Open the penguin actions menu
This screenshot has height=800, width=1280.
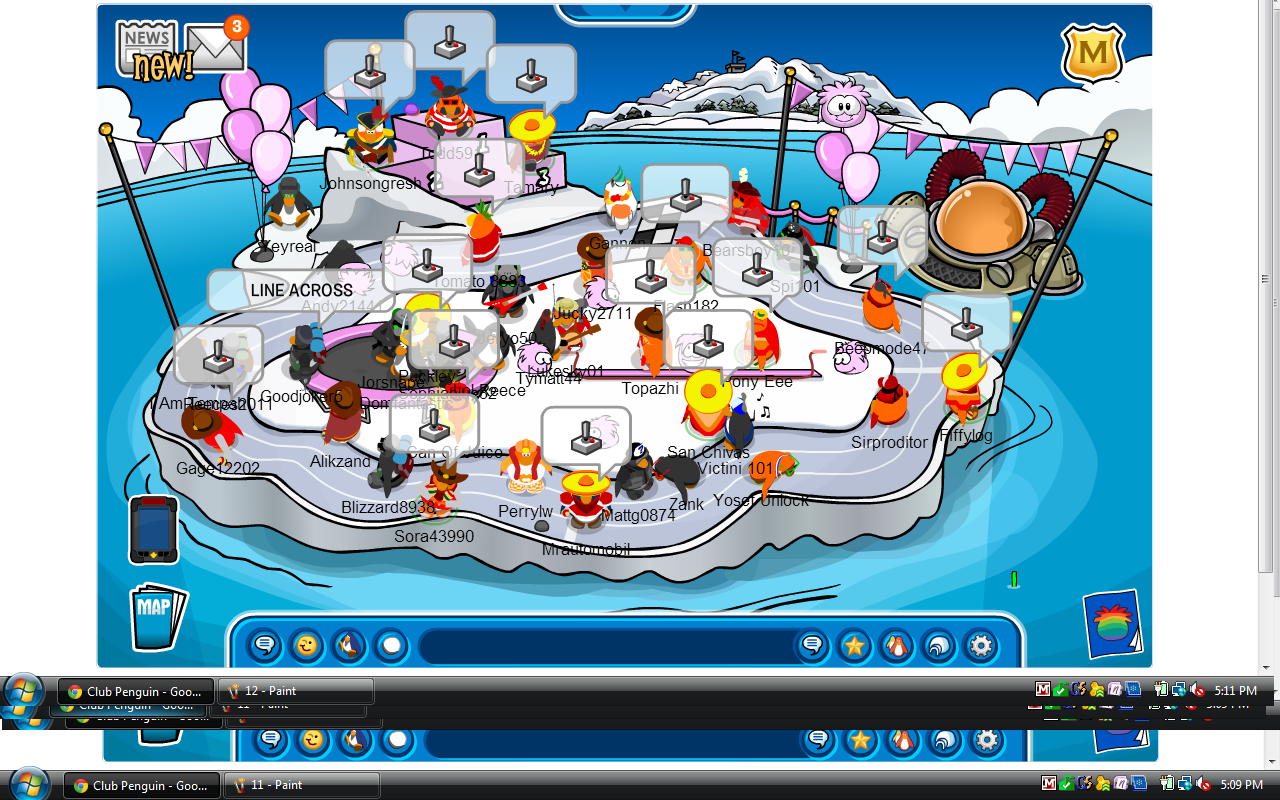[349, 646]
